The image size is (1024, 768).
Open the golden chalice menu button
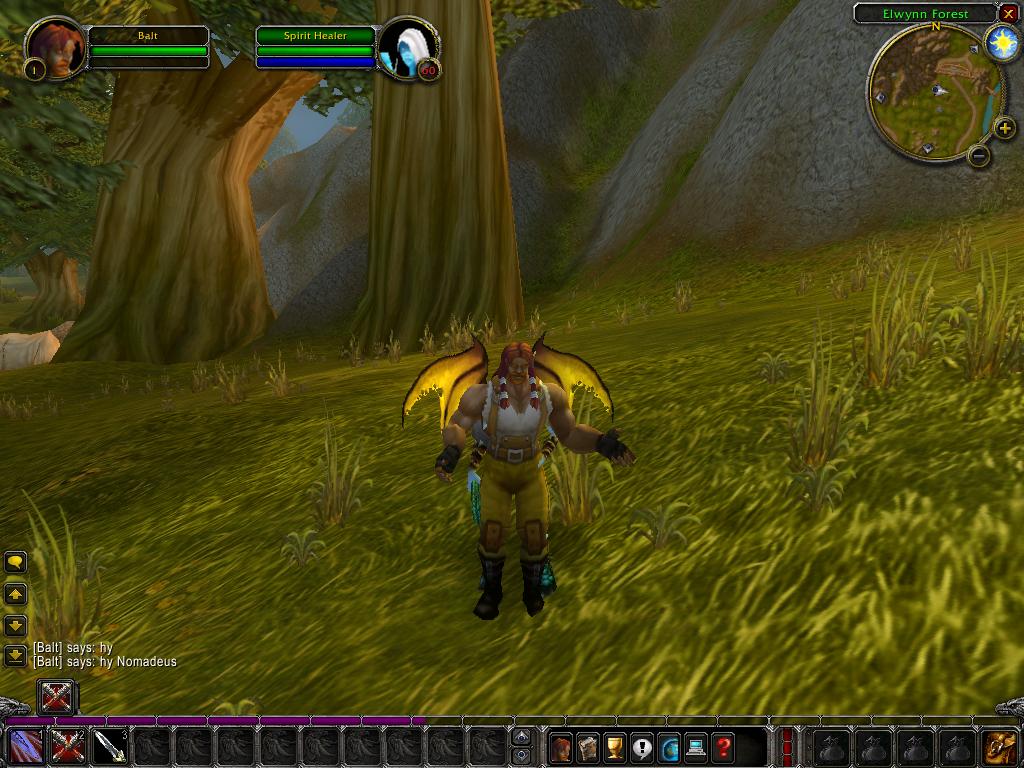coord(615,746)
